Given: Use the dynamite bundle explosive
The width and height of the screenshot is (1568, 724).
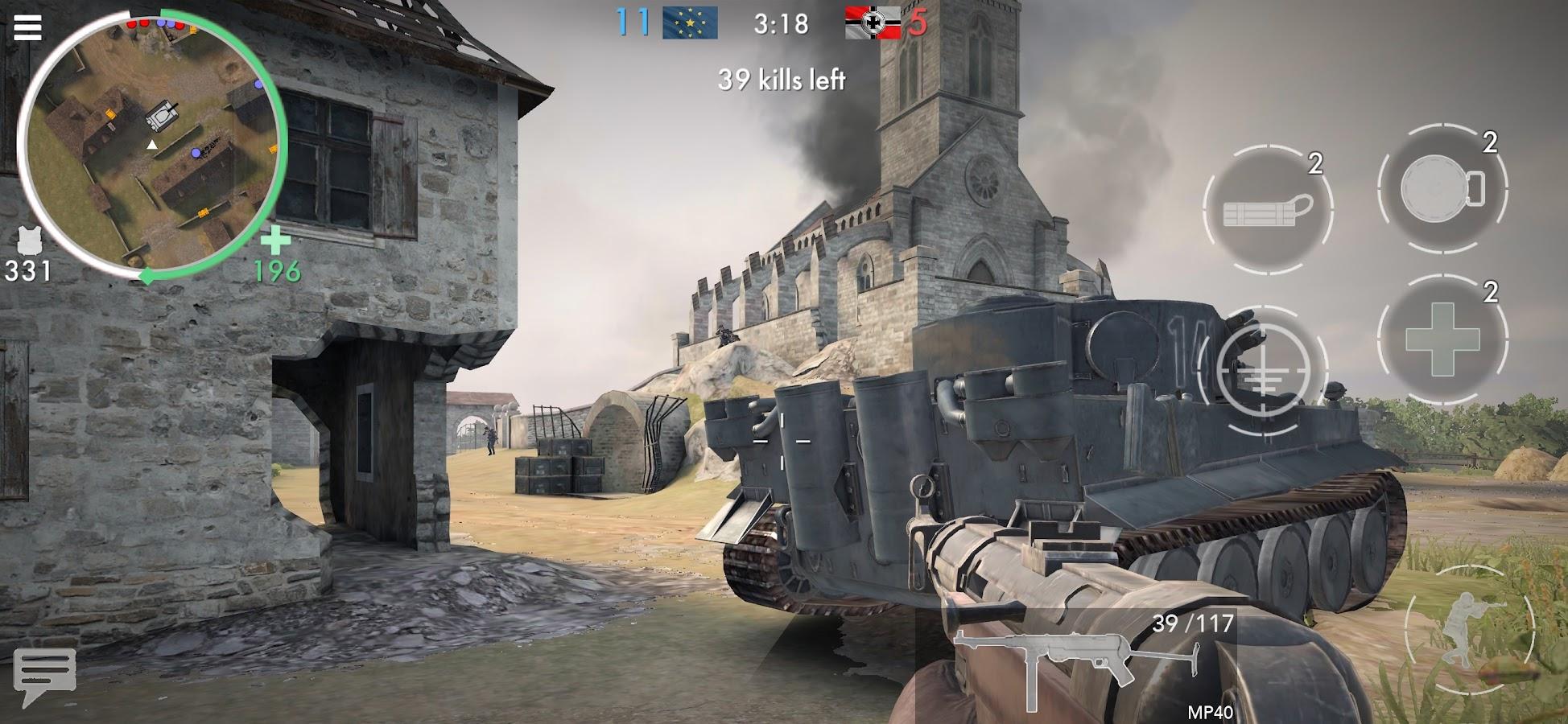Looking at the screenshot, I should [1267, 210].
